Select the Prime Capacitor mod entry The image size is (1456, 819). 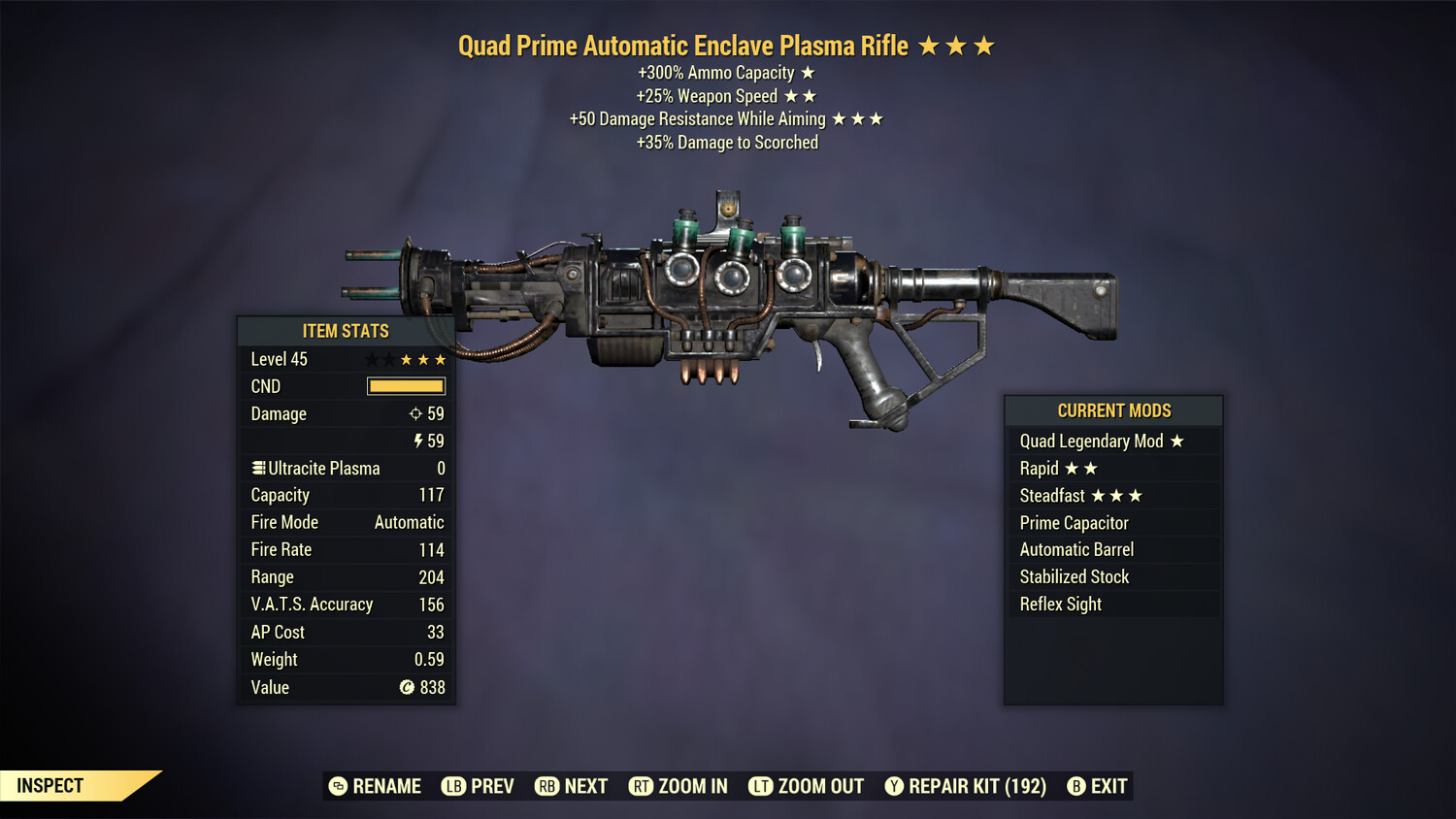(1073, 522)
